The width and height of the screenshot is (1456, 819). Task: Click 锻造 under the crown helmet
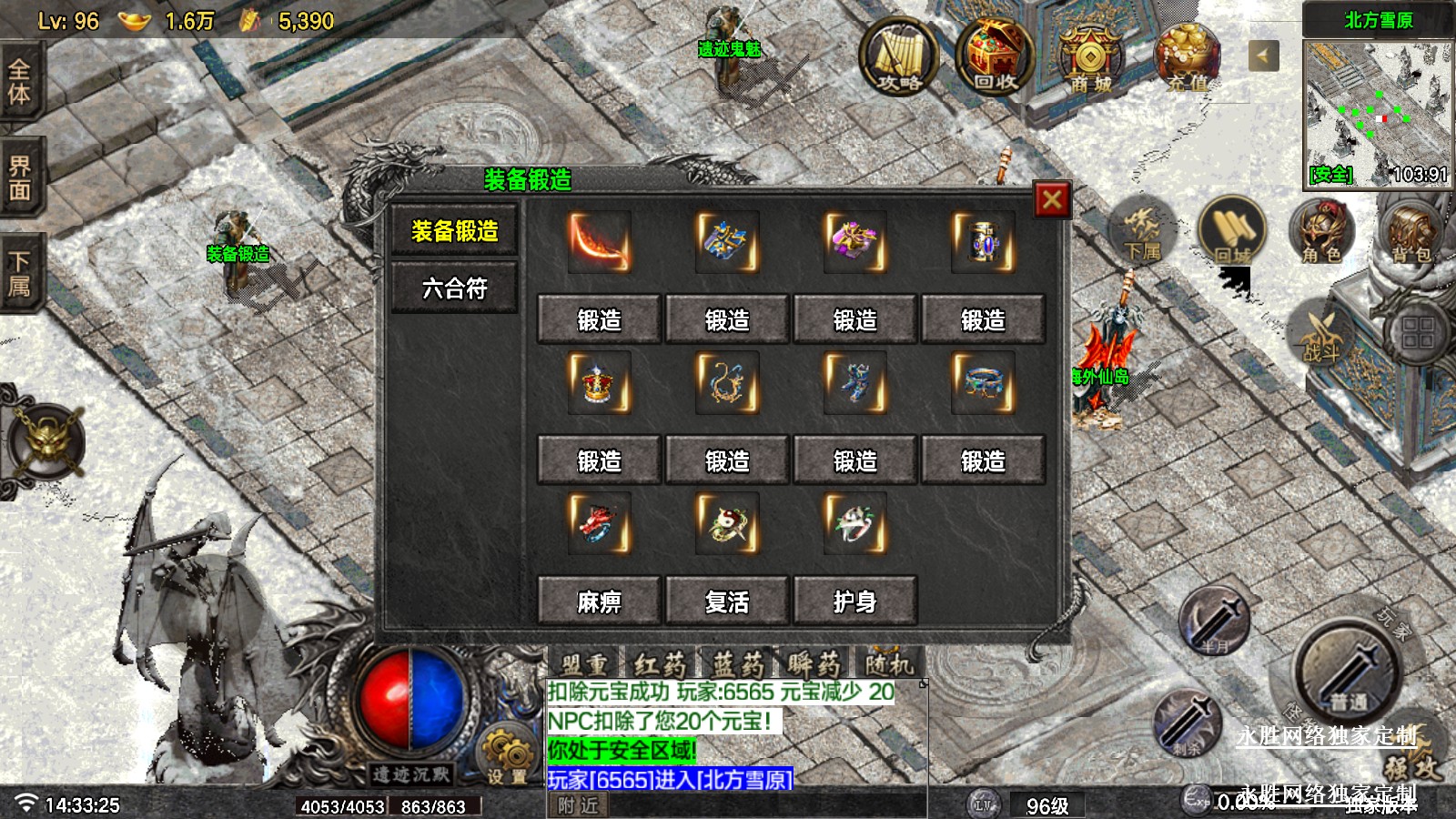tap(599, 460)
